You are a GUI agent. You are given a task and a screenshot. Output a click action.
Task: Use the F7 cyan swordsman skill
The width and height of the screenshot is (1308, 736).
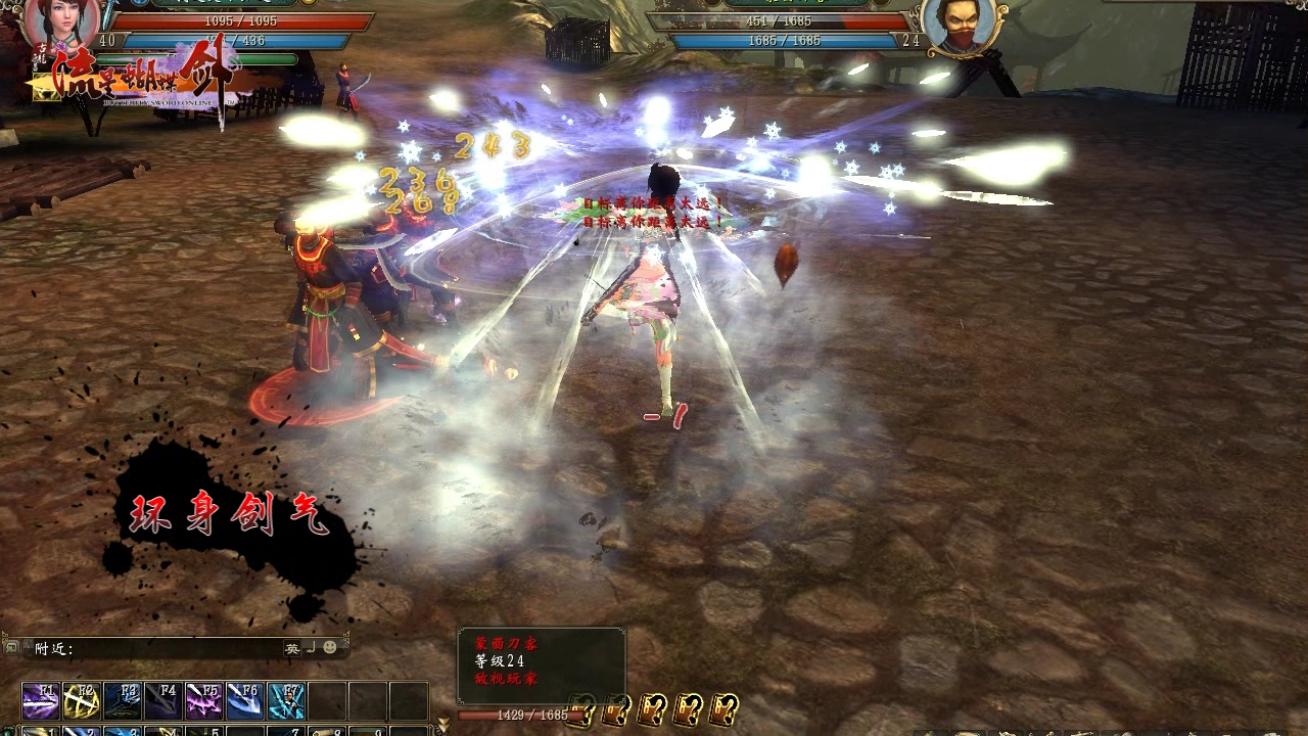(287, 701)
